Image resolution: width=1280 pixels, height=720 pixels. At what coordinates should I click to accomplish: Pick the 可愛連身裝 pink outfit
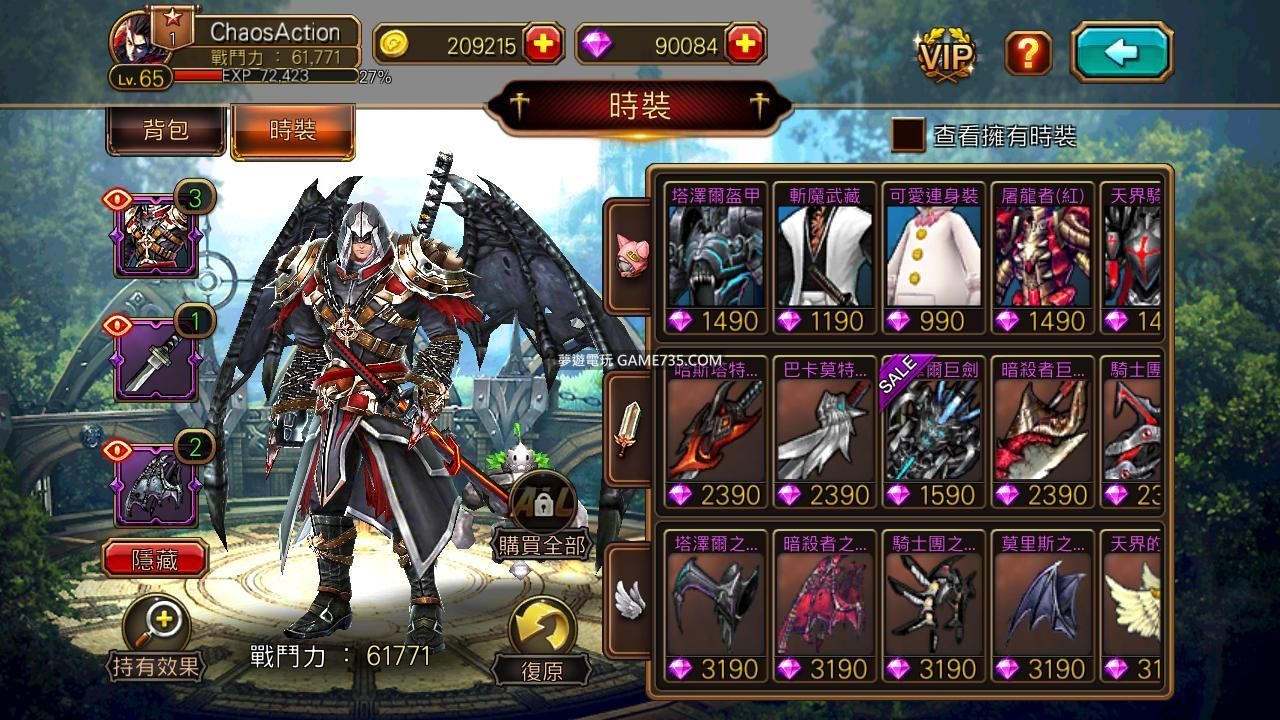point(934,258)
